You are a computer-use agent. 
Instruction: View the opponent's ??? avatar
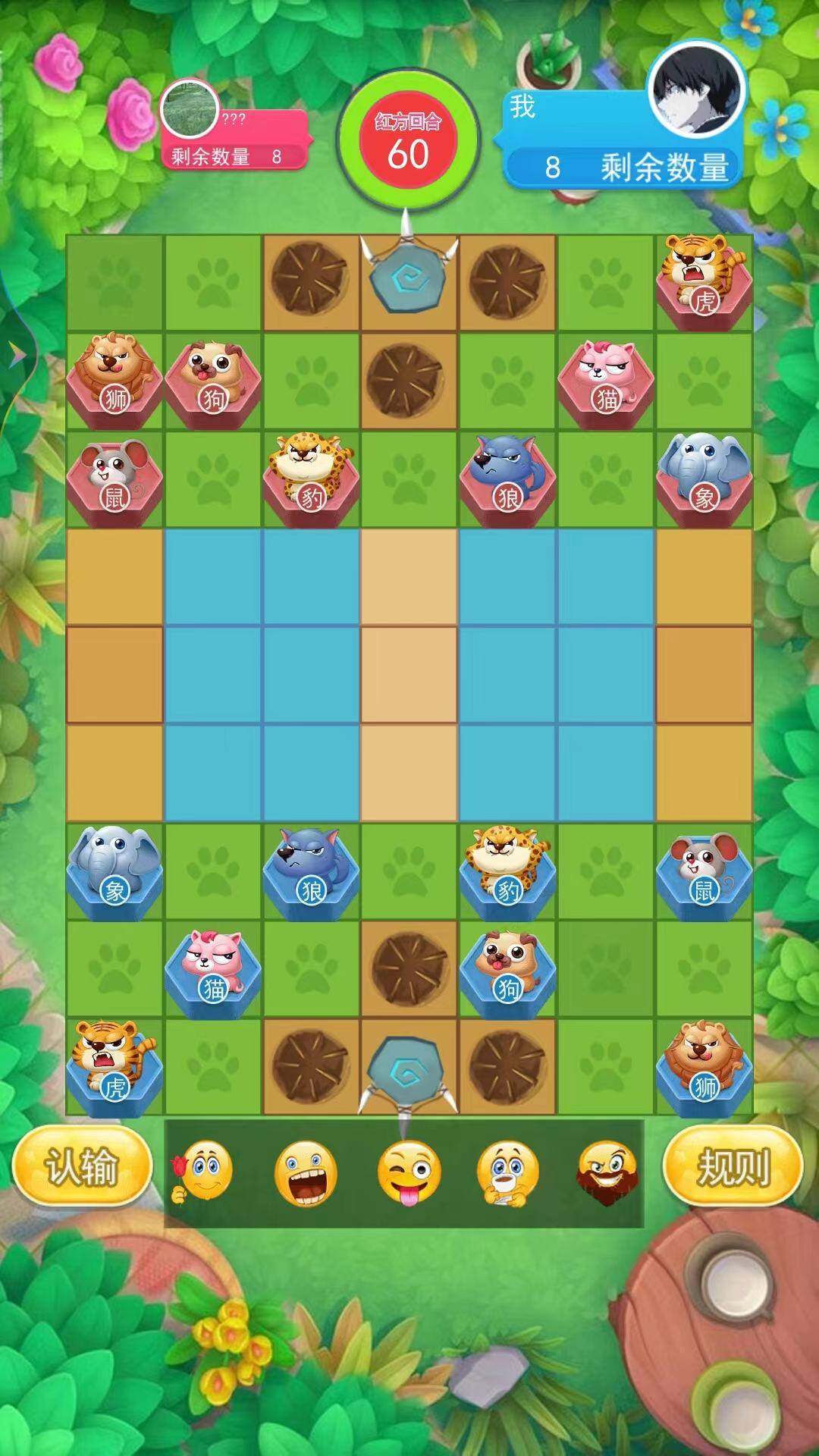click(x=190, y=109)
